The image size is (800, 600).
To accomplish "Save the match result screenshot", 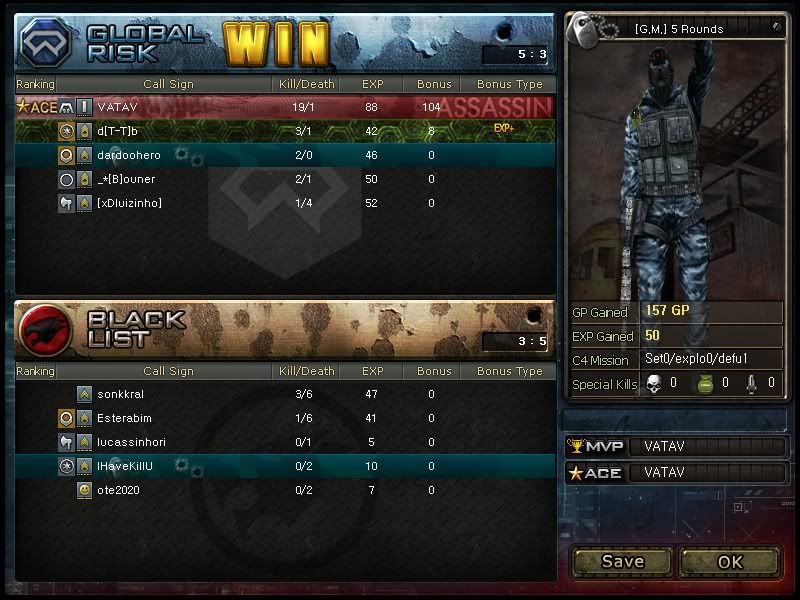I will 622,561.
